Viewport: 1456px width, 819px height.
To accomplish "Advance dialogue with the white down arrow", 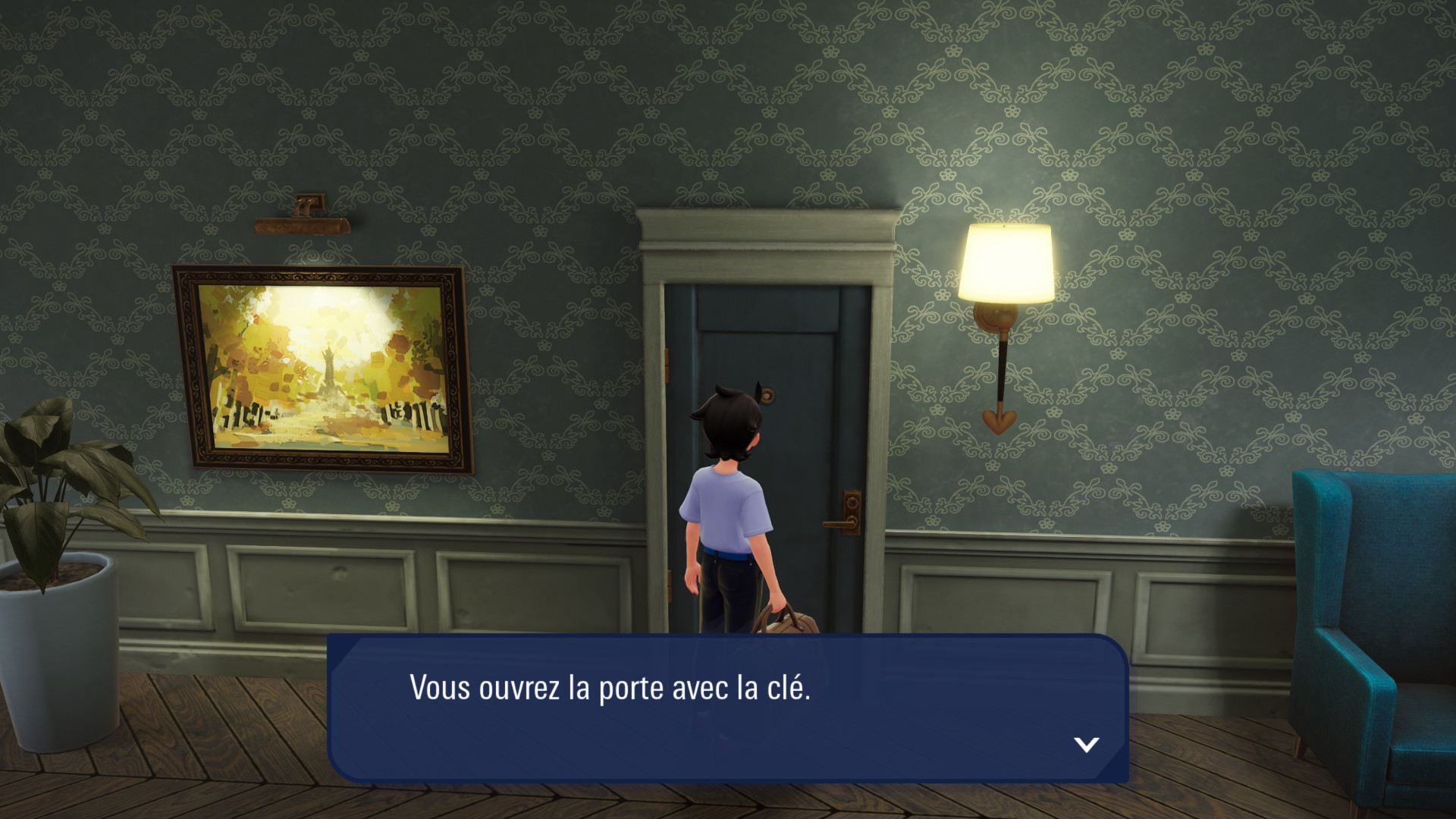I will click(x=1086, y=744).
